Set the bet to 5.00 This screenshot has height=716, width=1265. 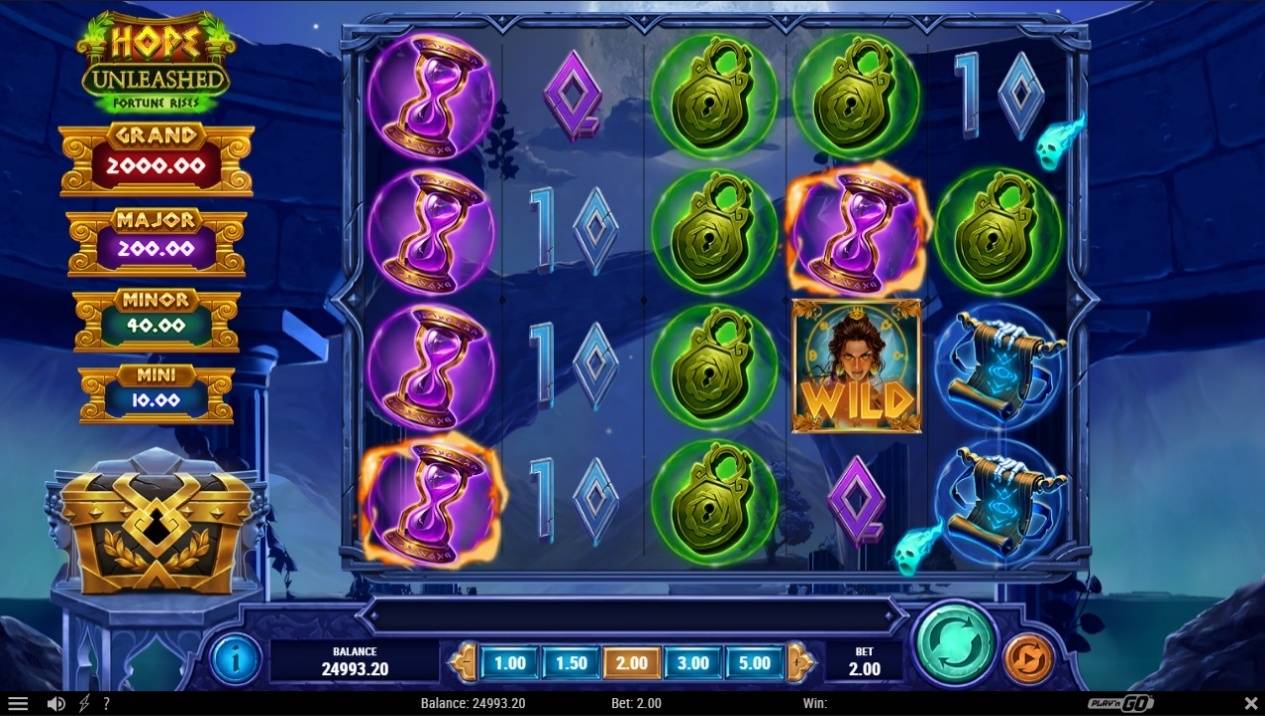pyautogui.click(x=755, y=662)
